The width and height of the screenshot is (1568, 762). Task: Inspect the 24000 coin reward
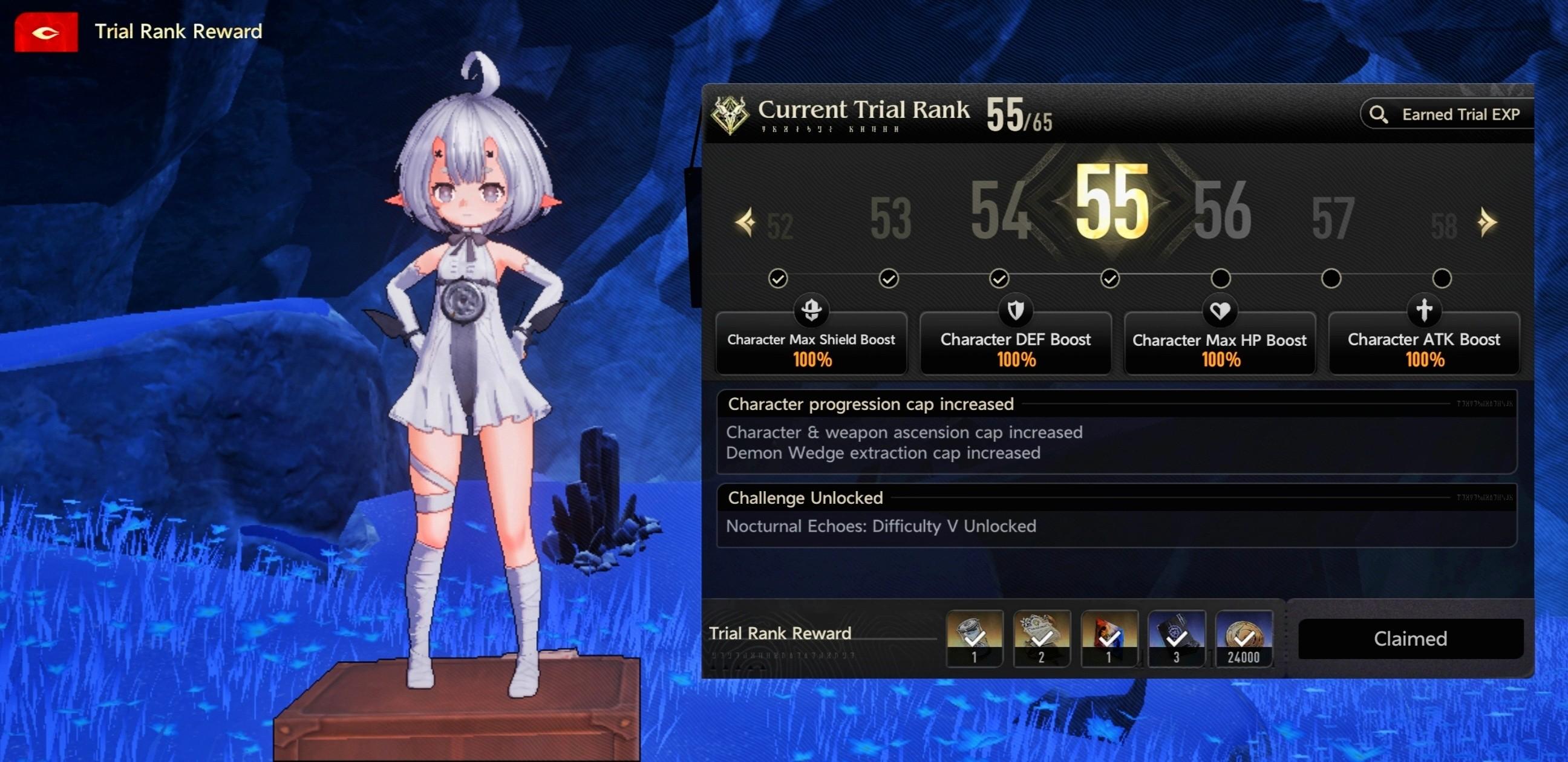pos(1243,639)
